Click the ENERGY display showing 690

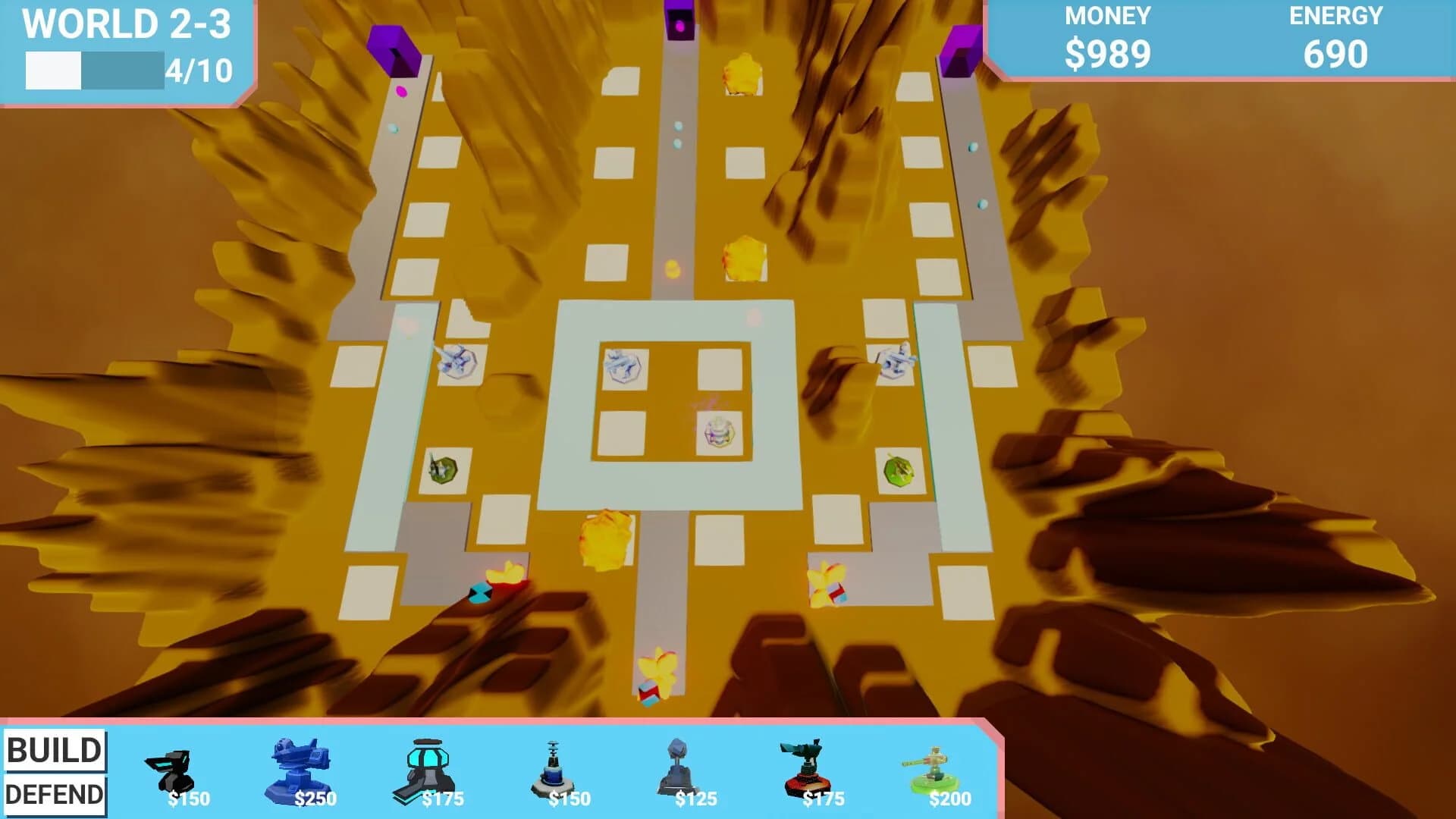(x=1337, y=53)
